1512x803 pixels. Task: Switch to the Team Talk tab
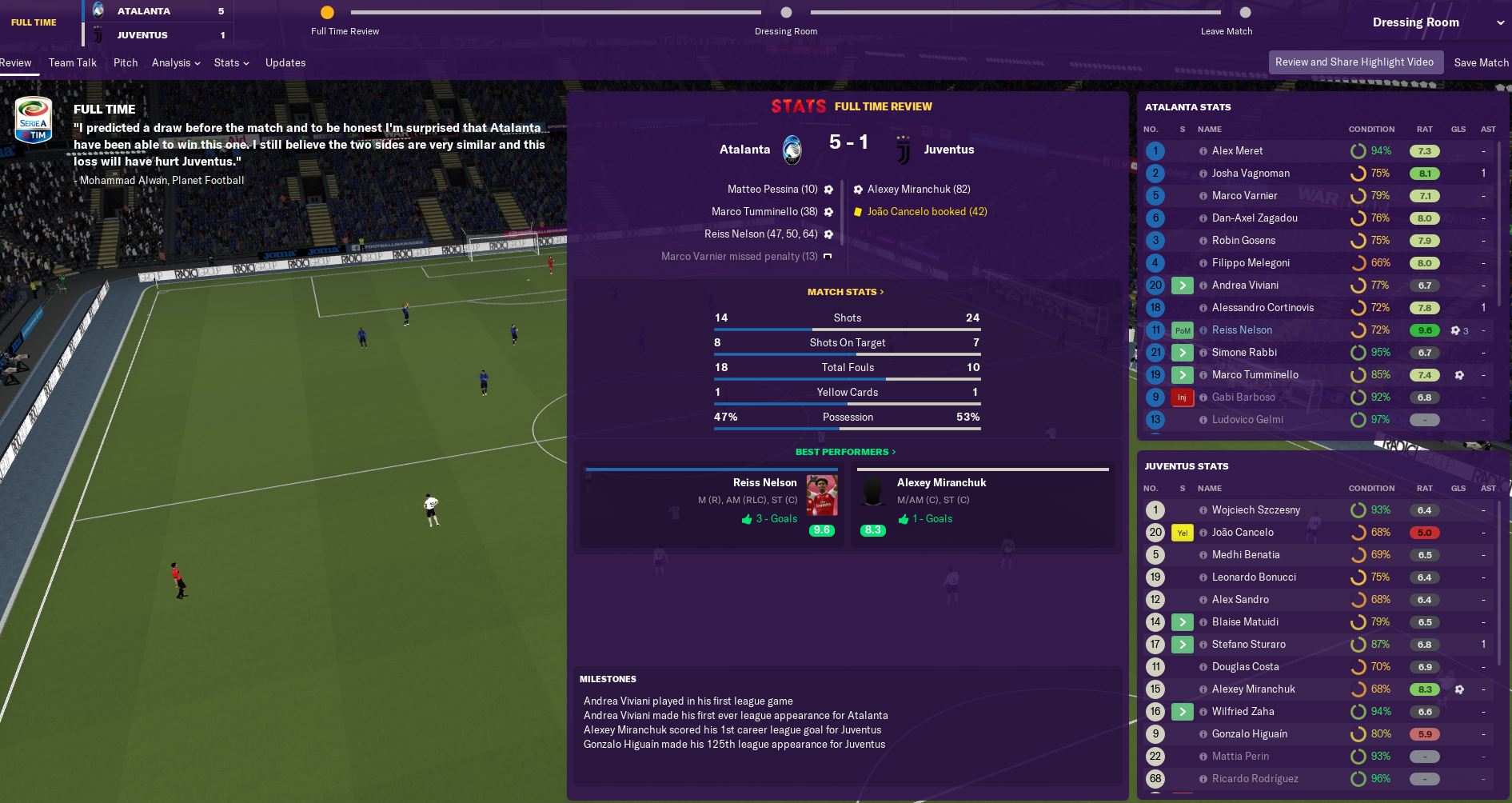click(72, 62)
